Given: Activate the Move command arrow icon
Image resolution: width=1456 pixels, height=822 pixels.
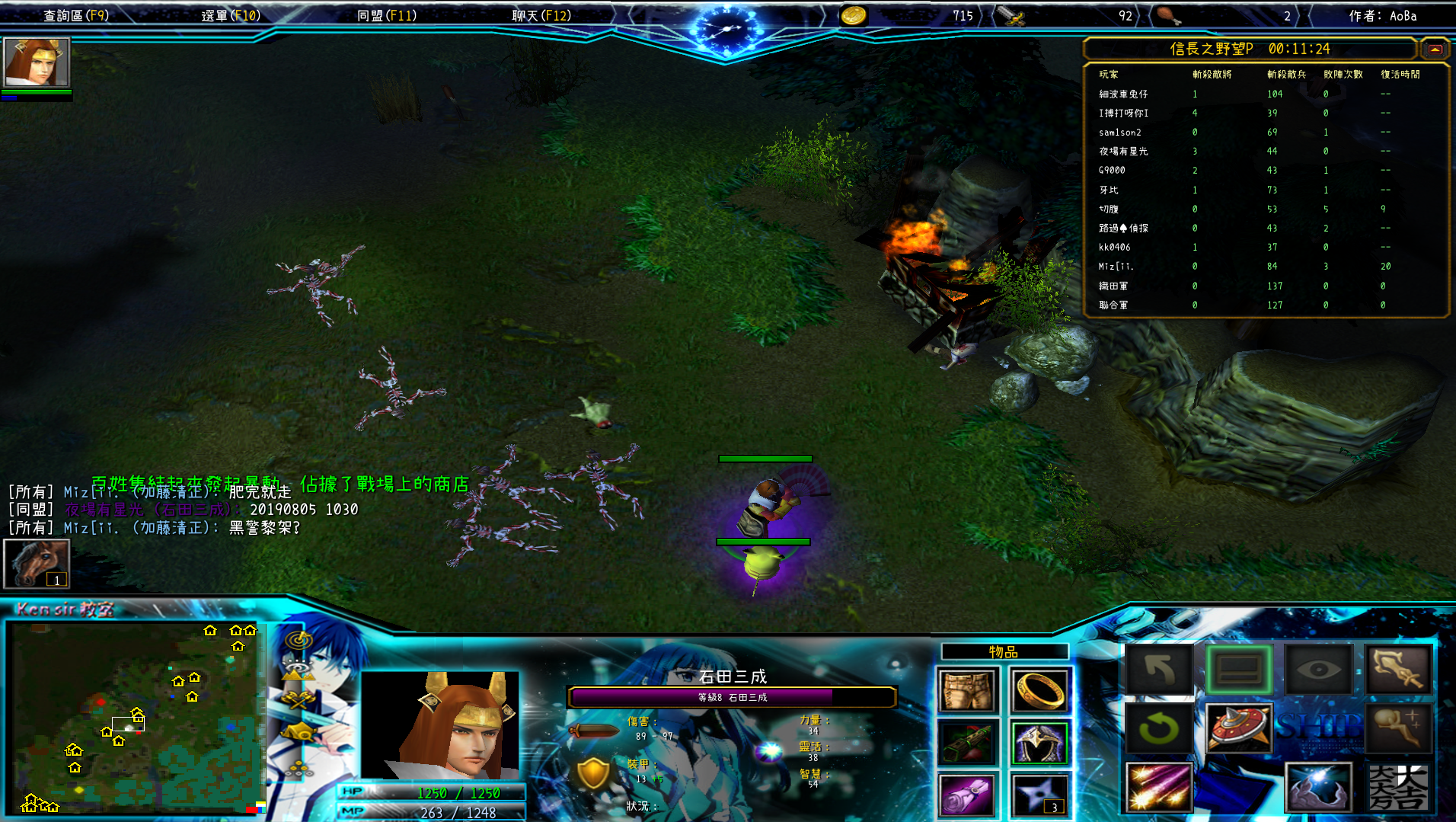Looking at the screenshot, I should [x=1159, y=670].
